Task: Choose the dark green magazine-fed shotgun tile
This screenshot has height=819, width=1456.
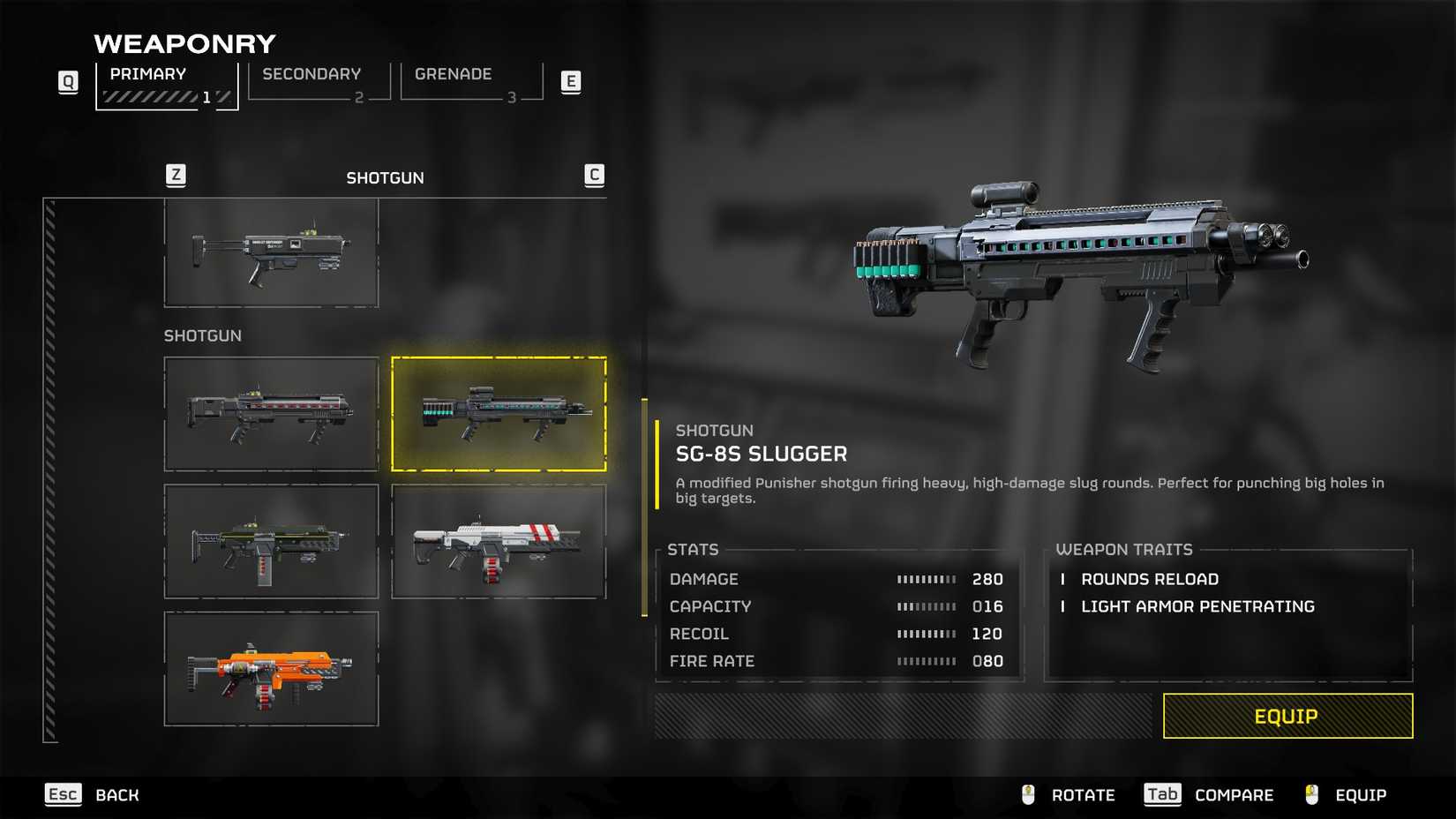Action: [271, 541]
